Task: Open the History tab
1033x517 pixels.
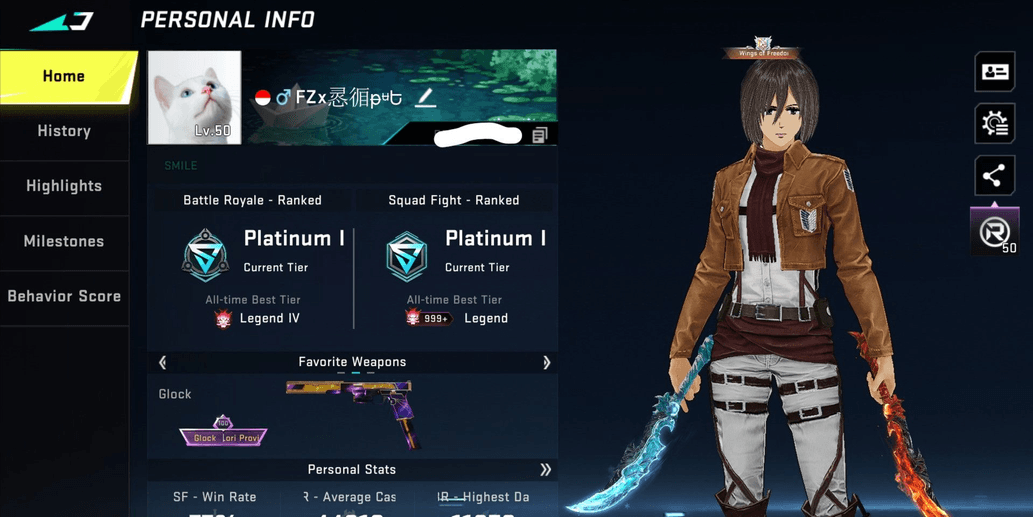Action: coord(64,131)
